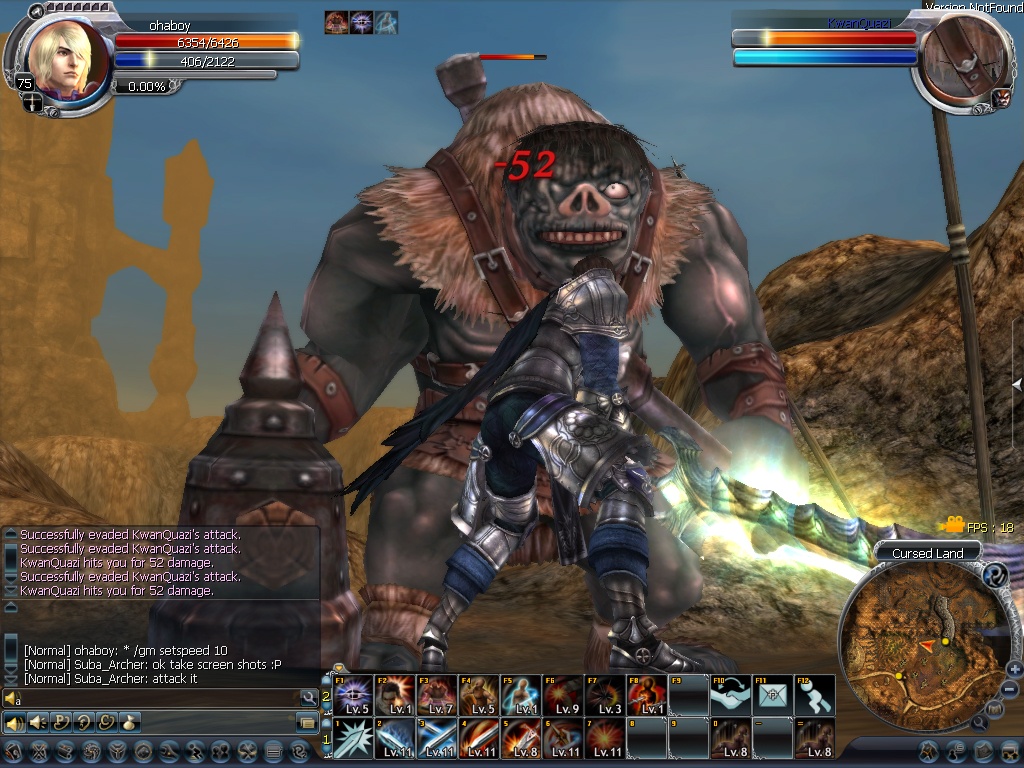The height and width of the screenshot is (768, 1024).
Task: Trigger the slot 1 ice spike burst skill
Action: click(x=353, y=738)
